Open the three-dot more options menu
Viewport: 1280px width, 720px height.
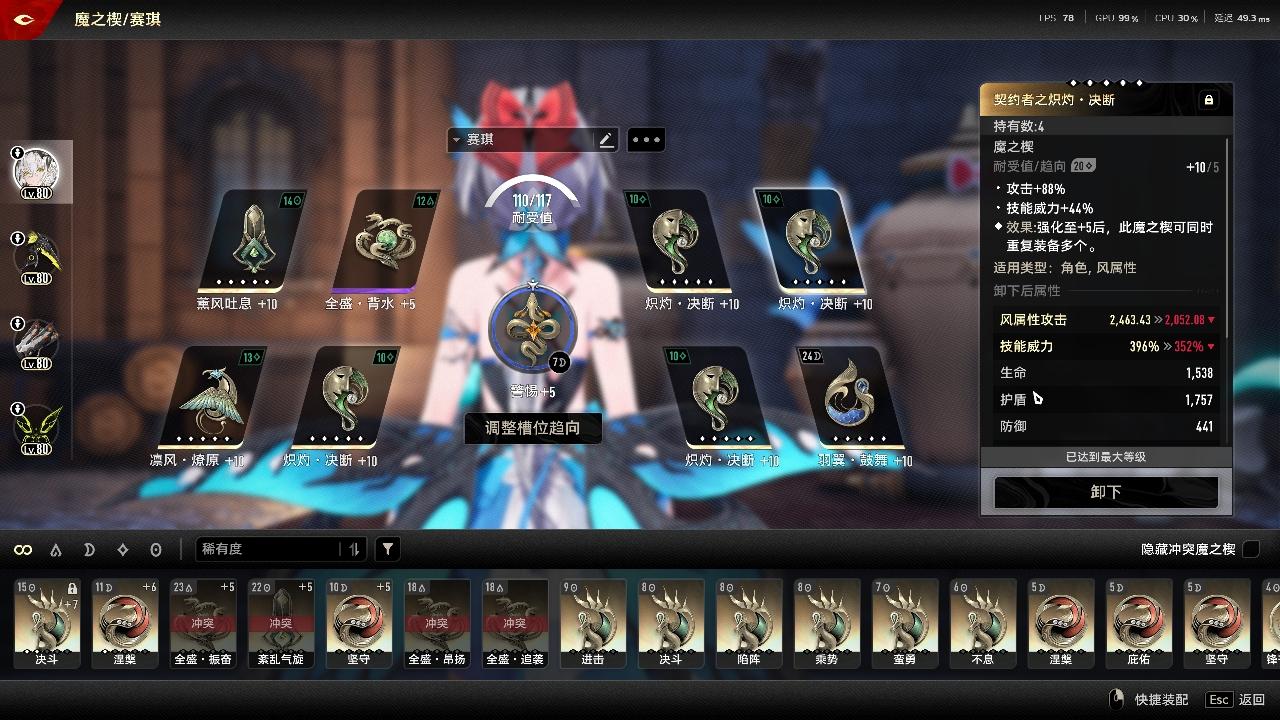click(x=646, y=140)
